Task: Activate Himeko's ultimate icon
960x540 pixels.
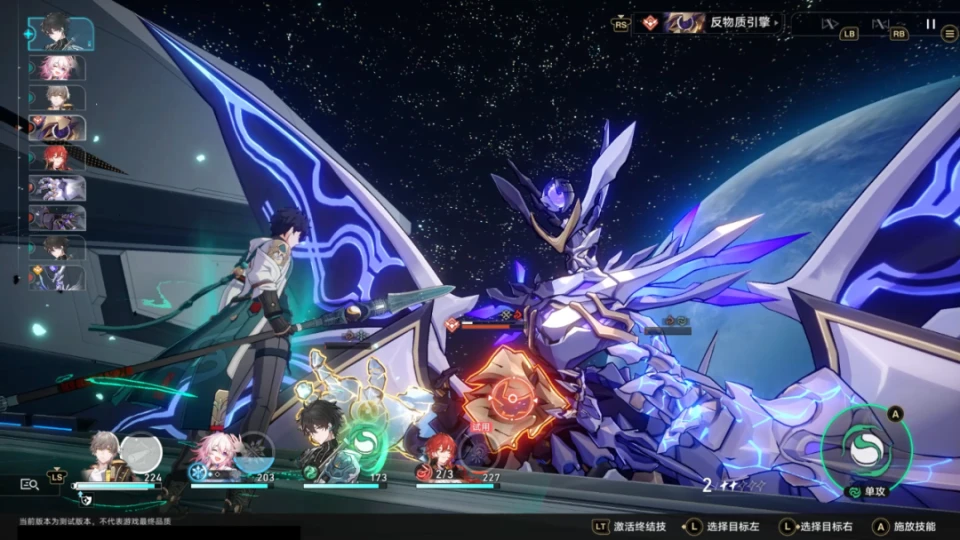Action: click(x=479, y=450)
